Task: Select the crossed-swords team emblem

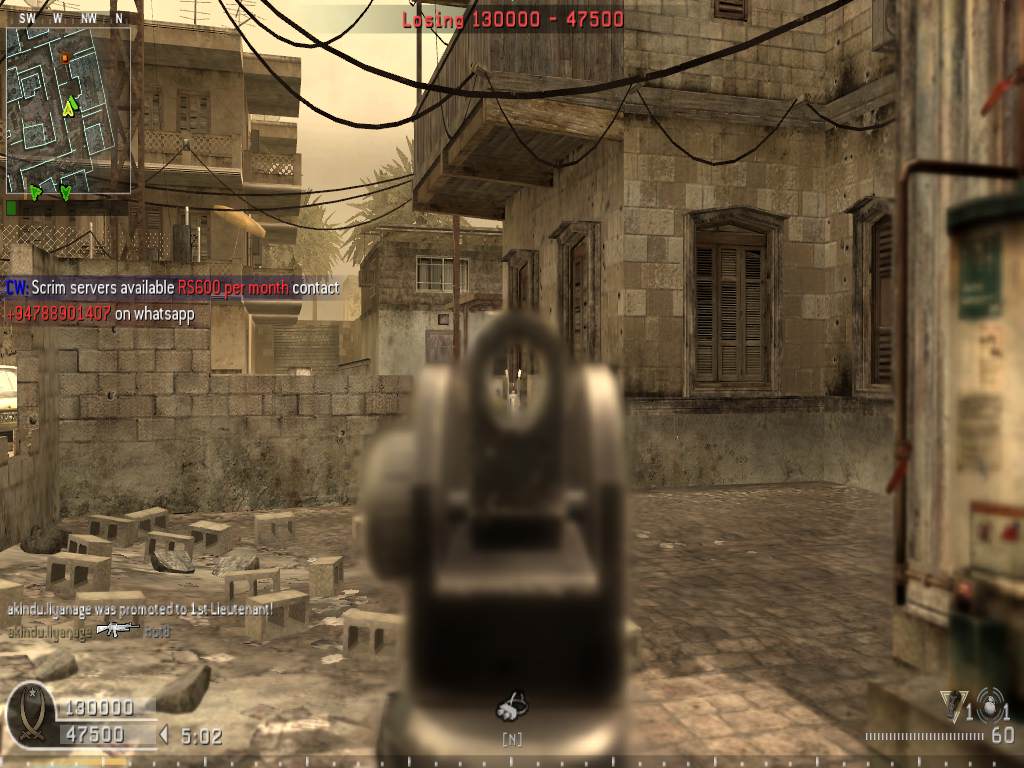Action: point(30,713)
